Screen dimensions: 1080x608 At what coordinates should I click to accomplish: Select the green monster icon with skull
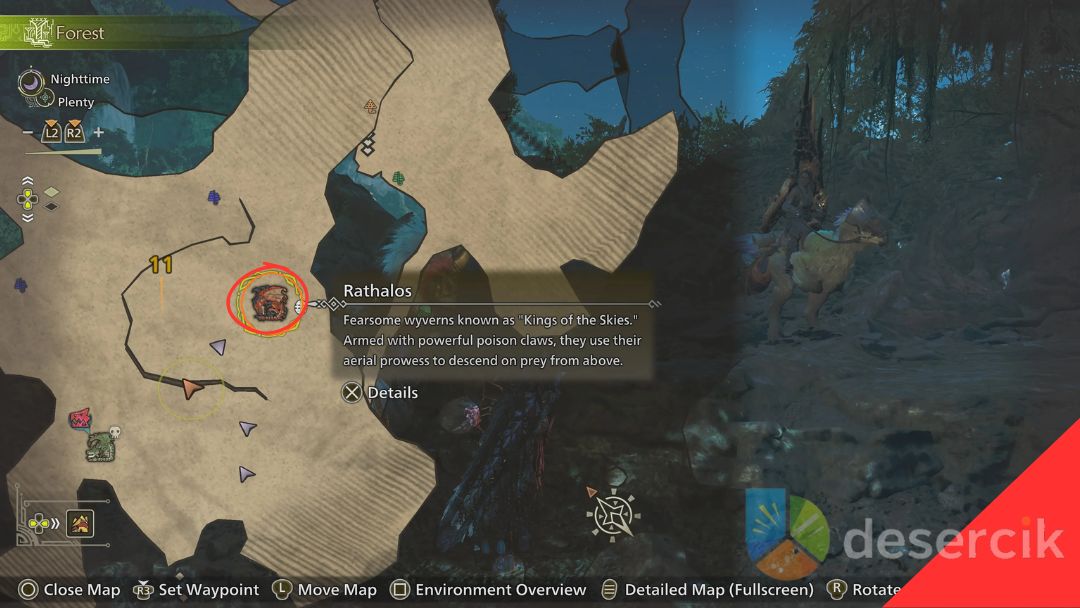pos(101,445)
